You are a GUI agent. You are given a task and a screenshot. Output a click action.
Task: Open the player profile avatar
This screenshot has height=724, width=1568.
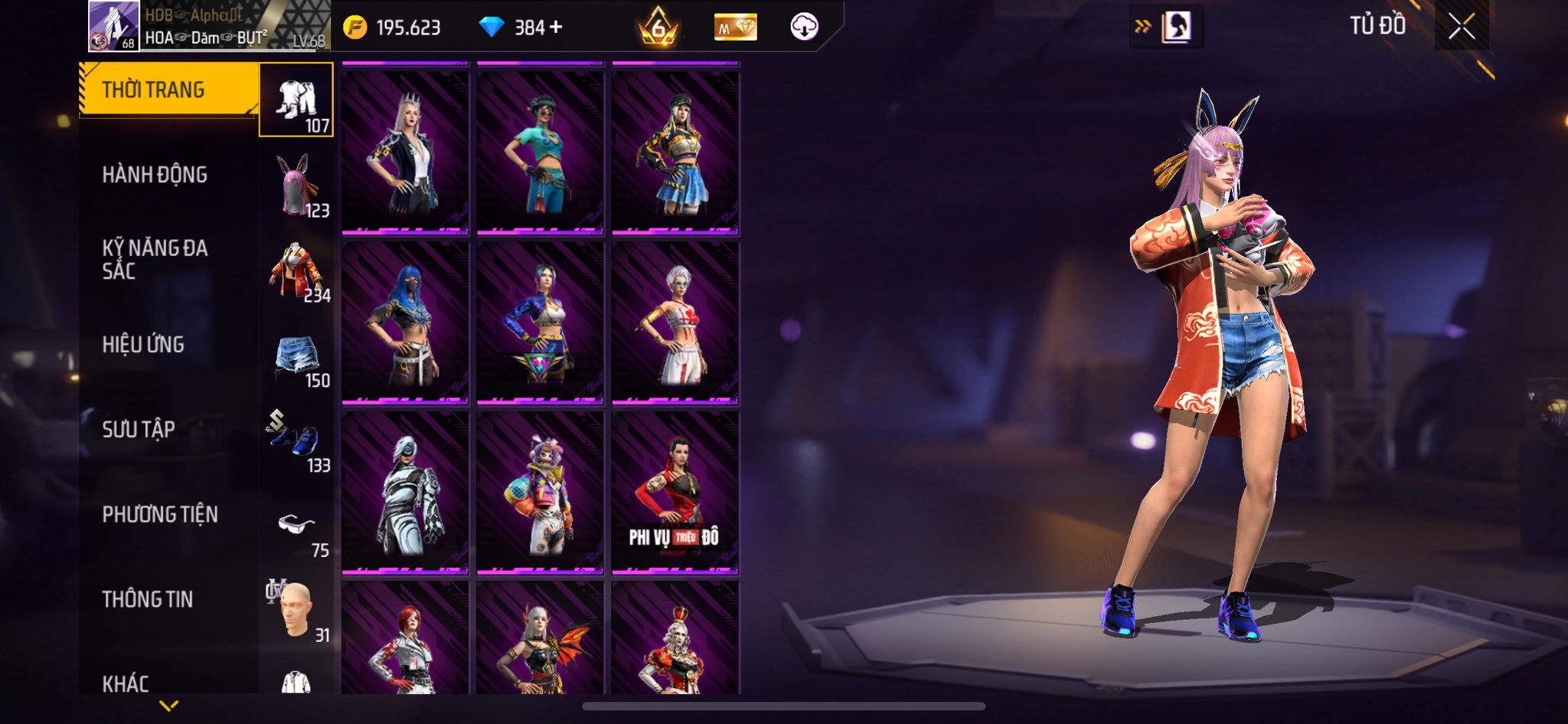point(113,26)
